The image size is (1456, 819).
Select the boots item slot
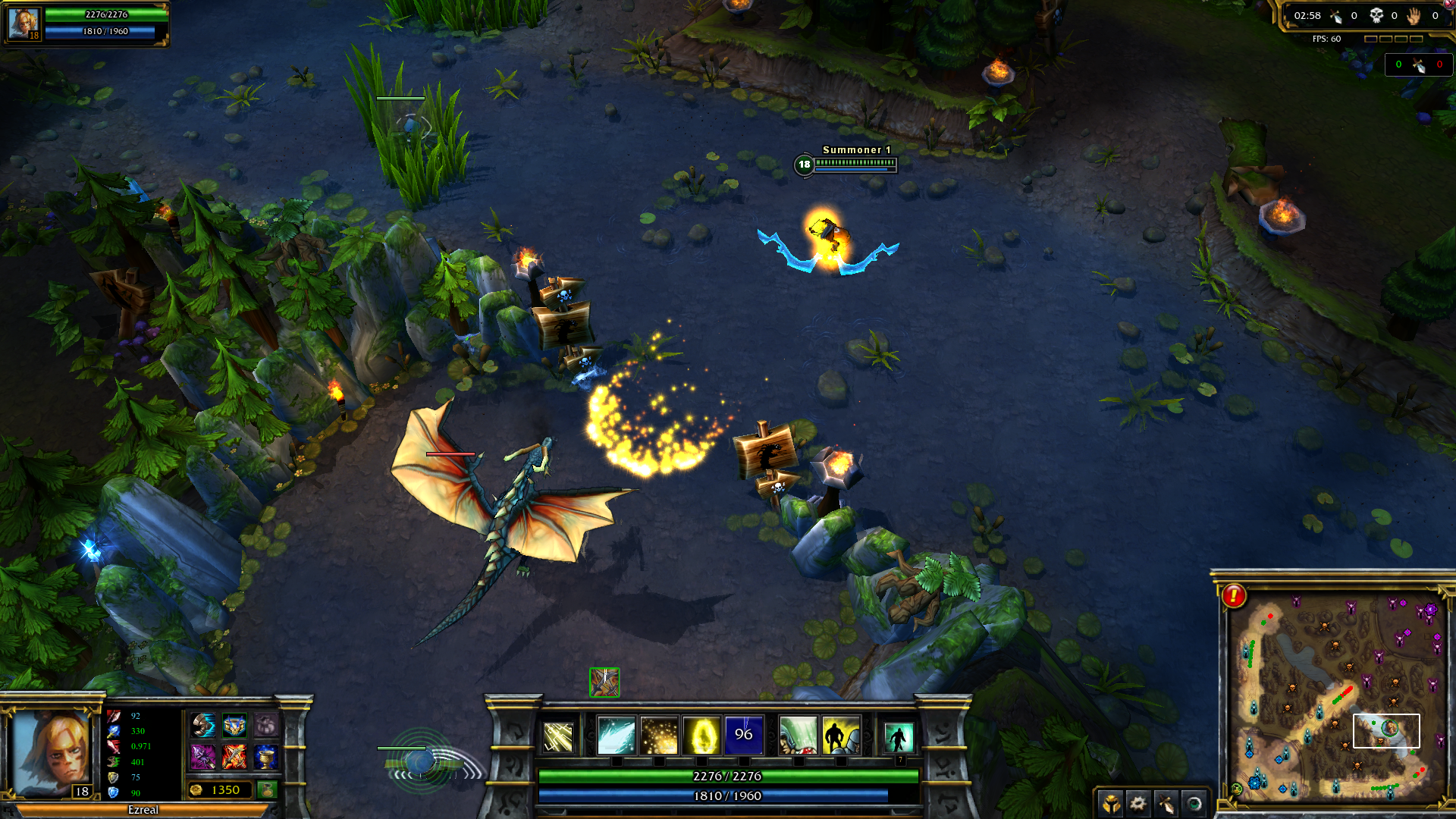(x=202, y=726)
